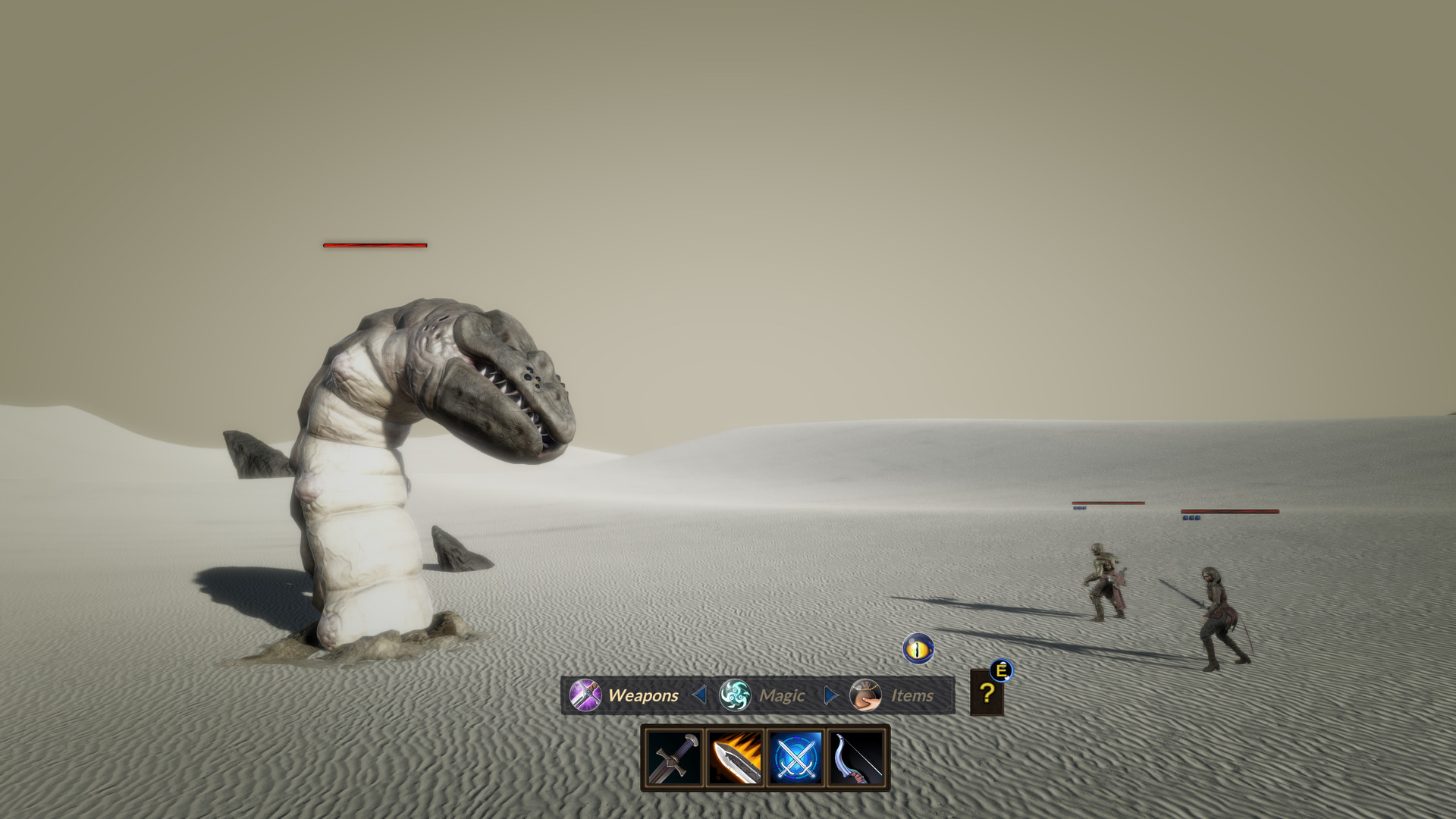Choose the plain sword attack

[674, 757]
